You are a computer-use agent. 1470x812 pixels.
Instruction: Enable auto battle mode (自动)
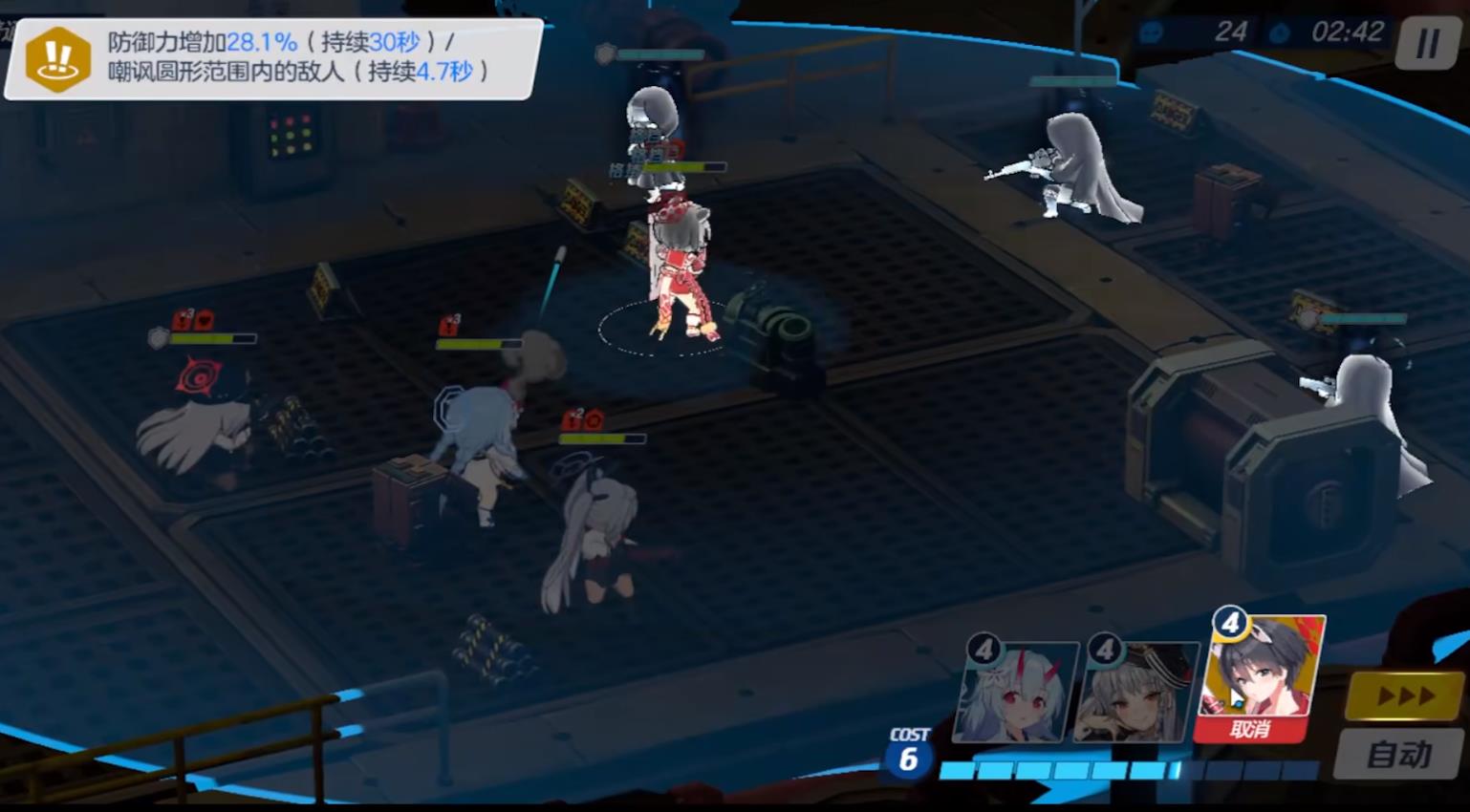(1399, 755)
